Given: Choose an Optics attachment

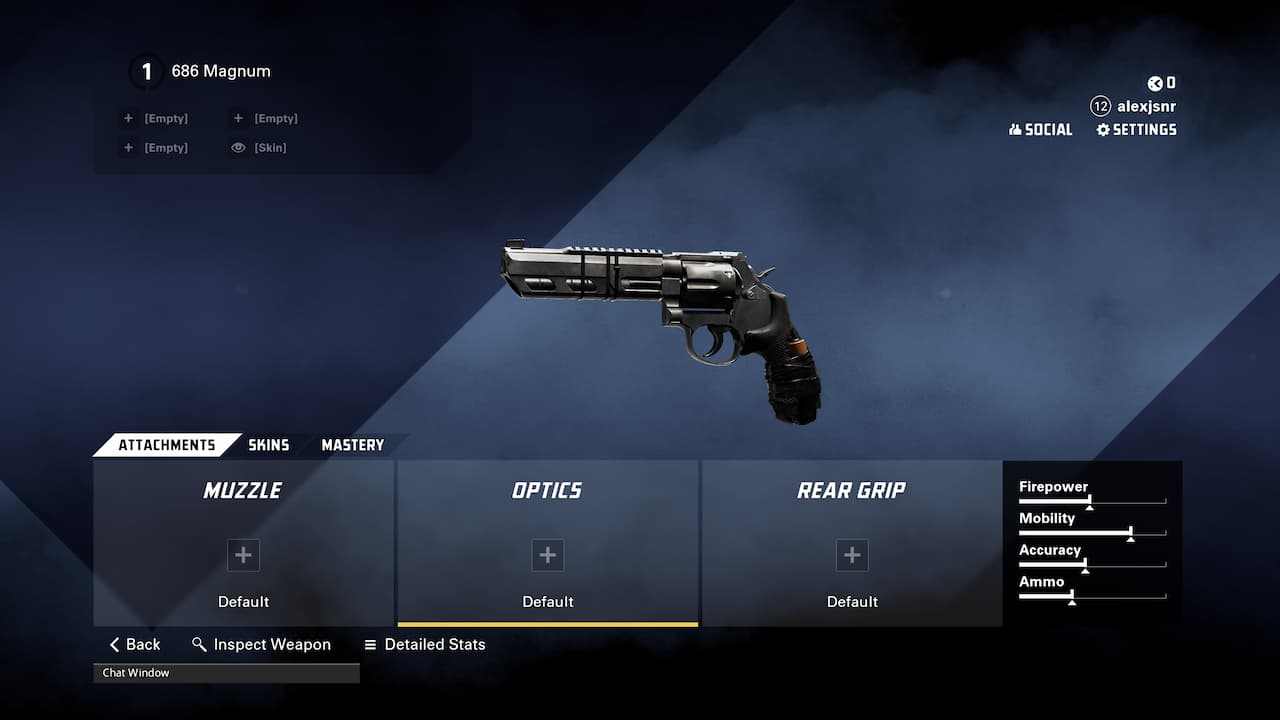Looking at the screenshot, I should tap(547, 555).
